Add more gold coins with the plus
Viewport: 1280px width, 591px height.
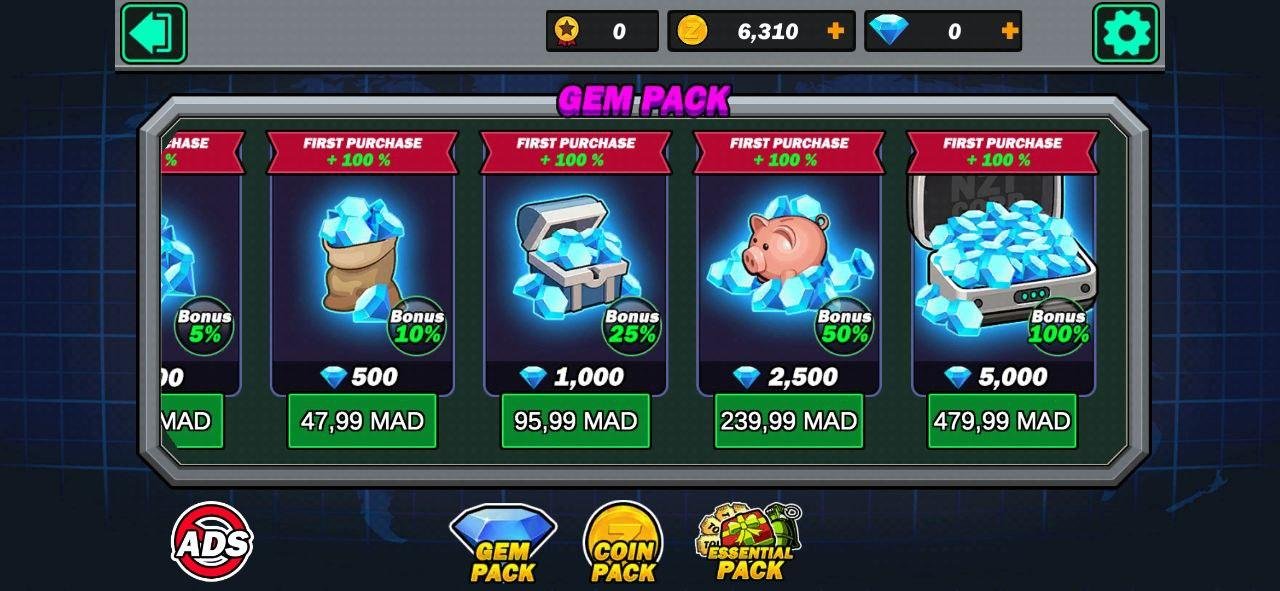click(x=836, y=31)
